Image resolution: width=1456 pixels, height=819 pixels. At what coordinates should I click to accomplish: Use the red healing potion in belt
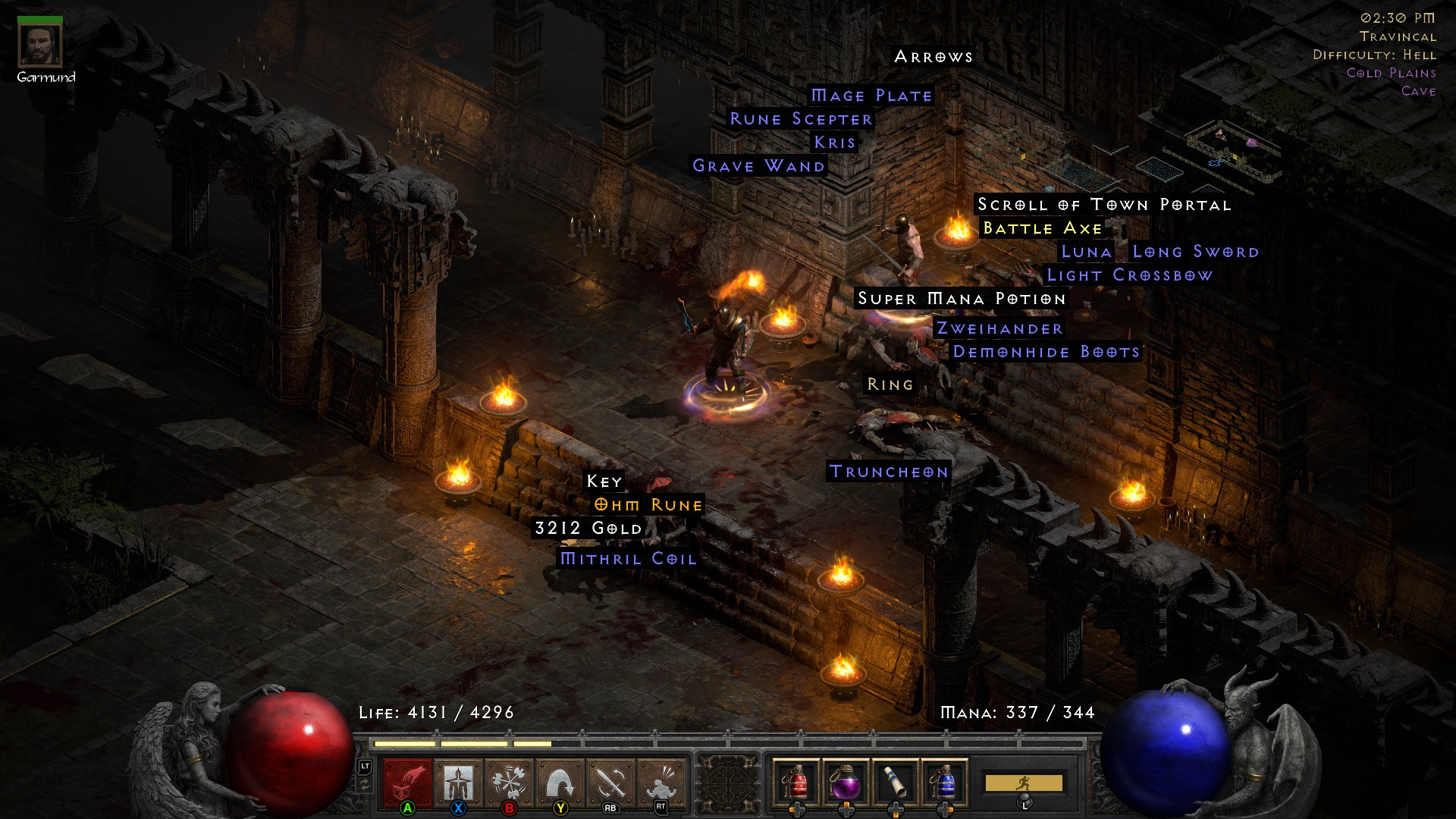pos(796,781)
